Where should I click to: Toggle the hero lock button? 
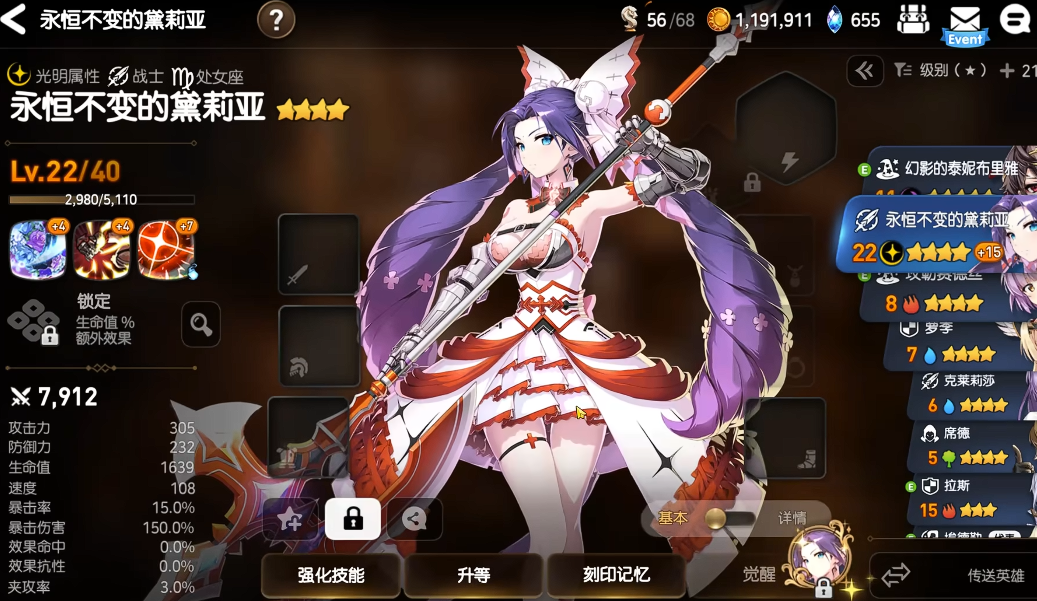tap(352, 518)
